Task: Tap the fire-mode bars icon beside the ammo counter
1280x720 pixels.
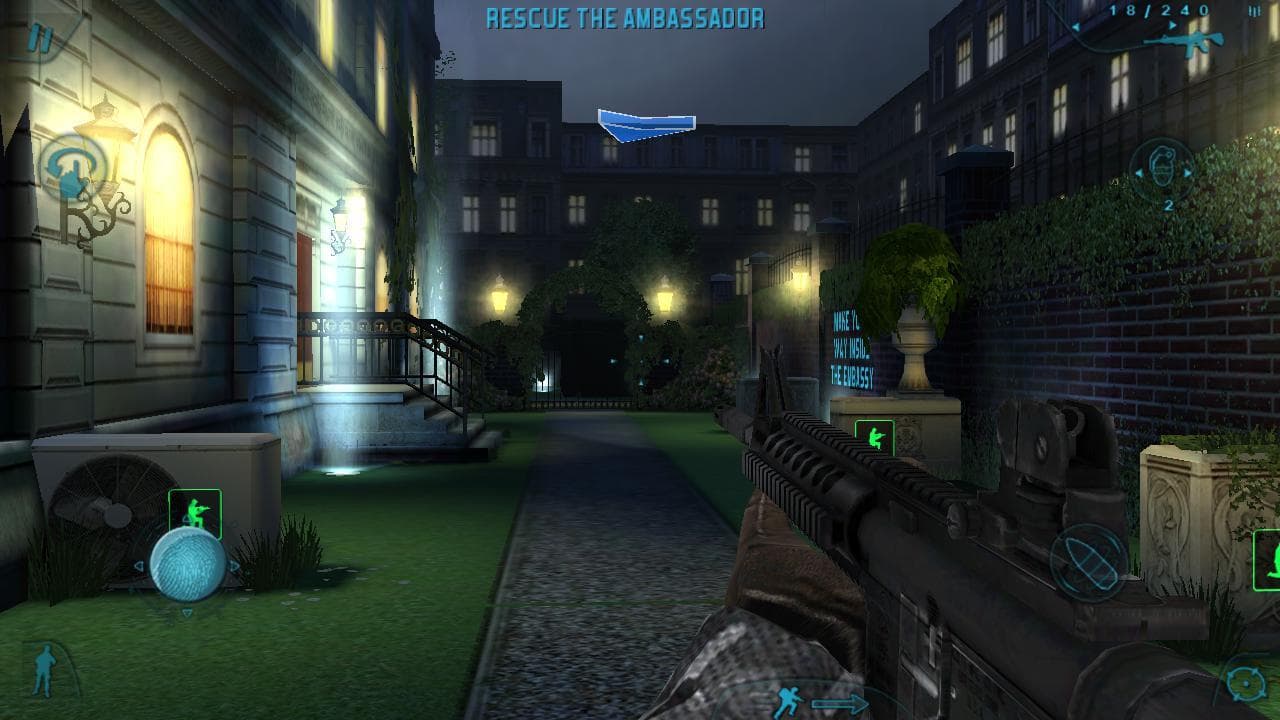Action: pos(1253,12)
